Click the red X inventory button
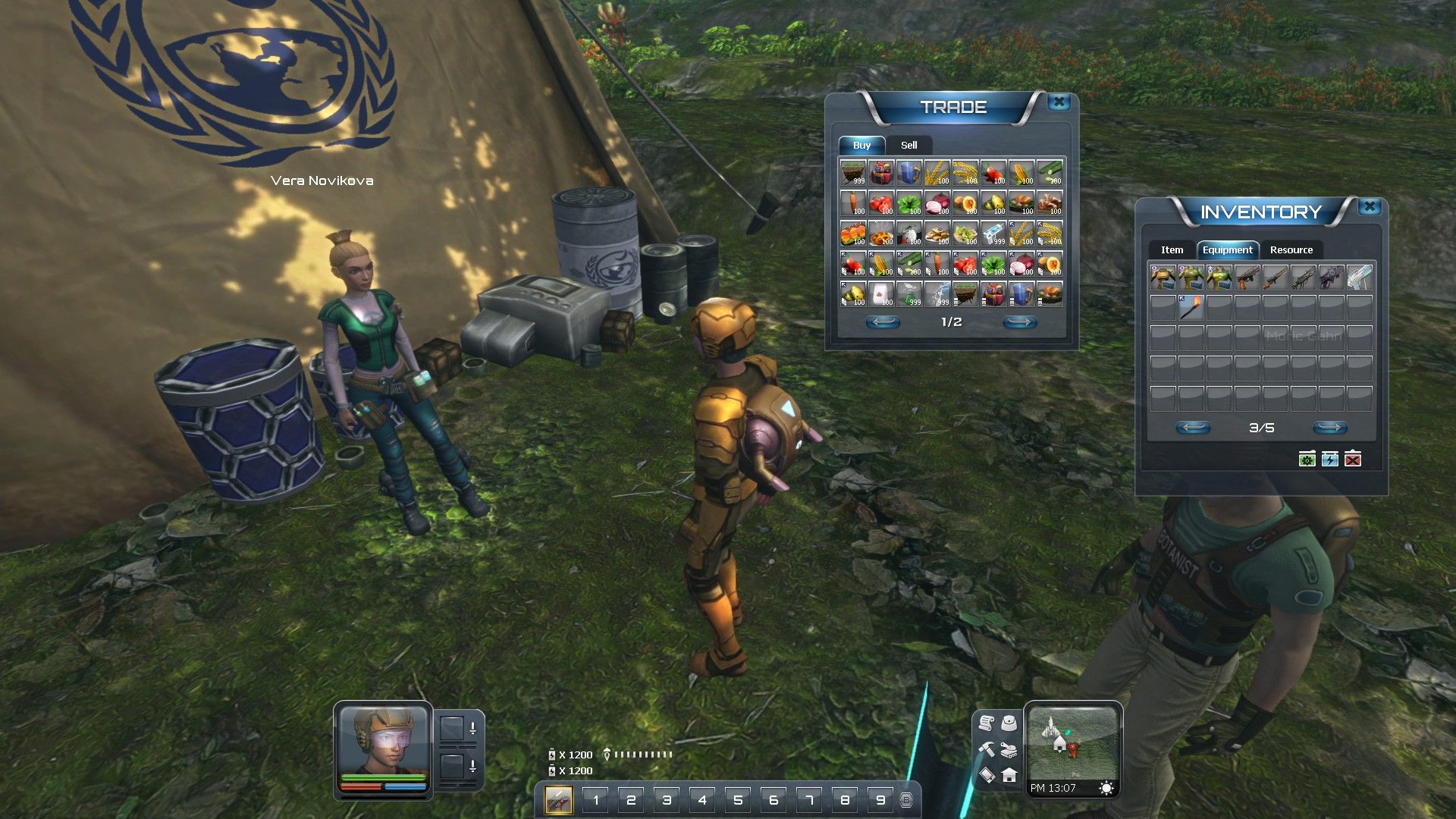 (1353, 459)
